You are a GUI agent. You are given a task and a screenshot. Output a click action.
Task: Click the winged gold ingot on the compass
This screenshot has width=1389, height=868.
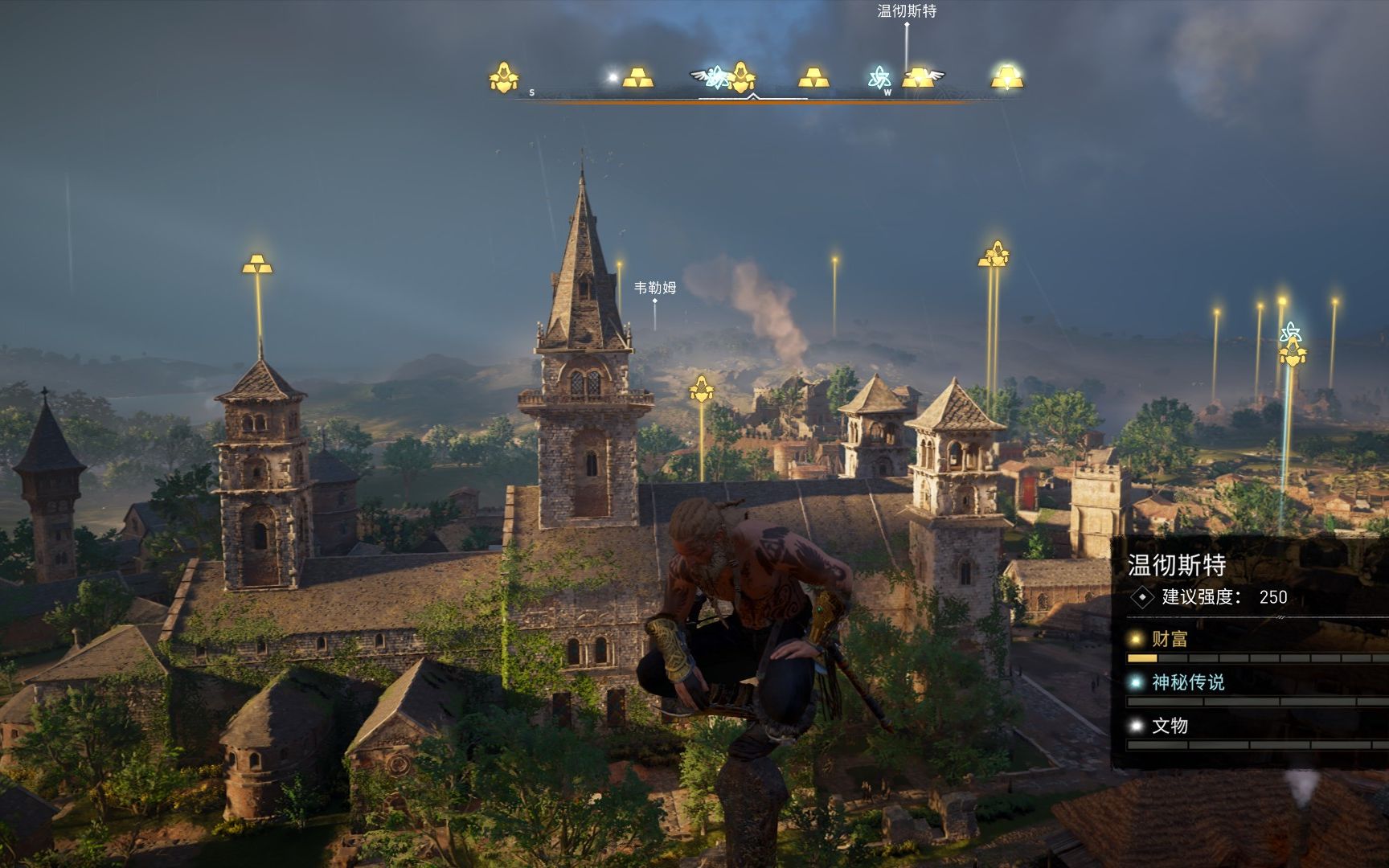point(919,78)
